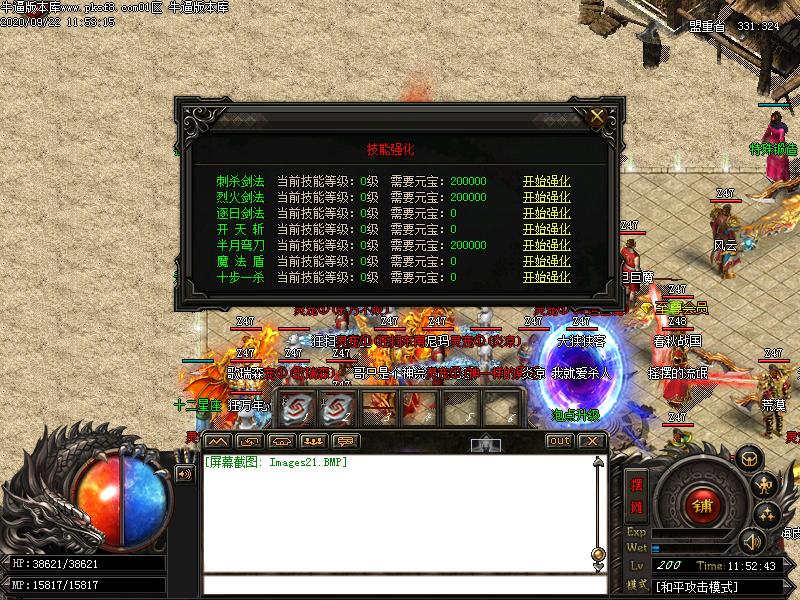The image size is (800, 600).
Task: Click the chat panel's out button
Action: pos(560,441)
